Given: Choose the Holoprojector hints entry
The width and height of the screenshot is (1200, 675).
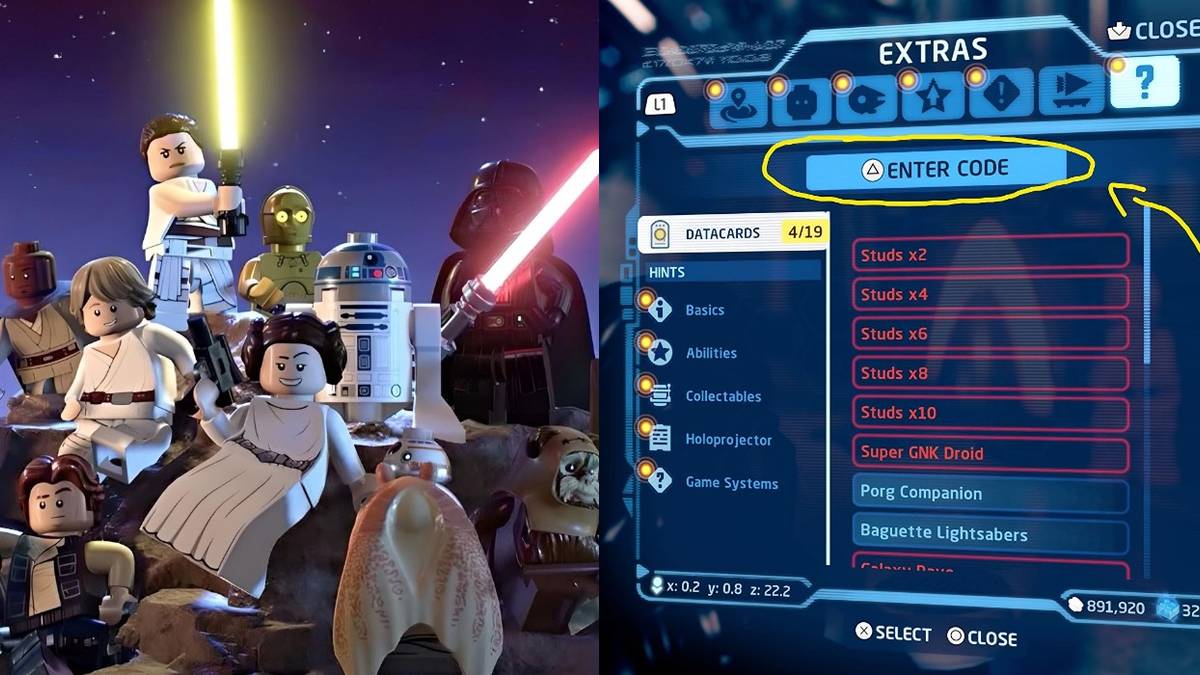Looking at the screenshot, I should [x=728, y=439].
